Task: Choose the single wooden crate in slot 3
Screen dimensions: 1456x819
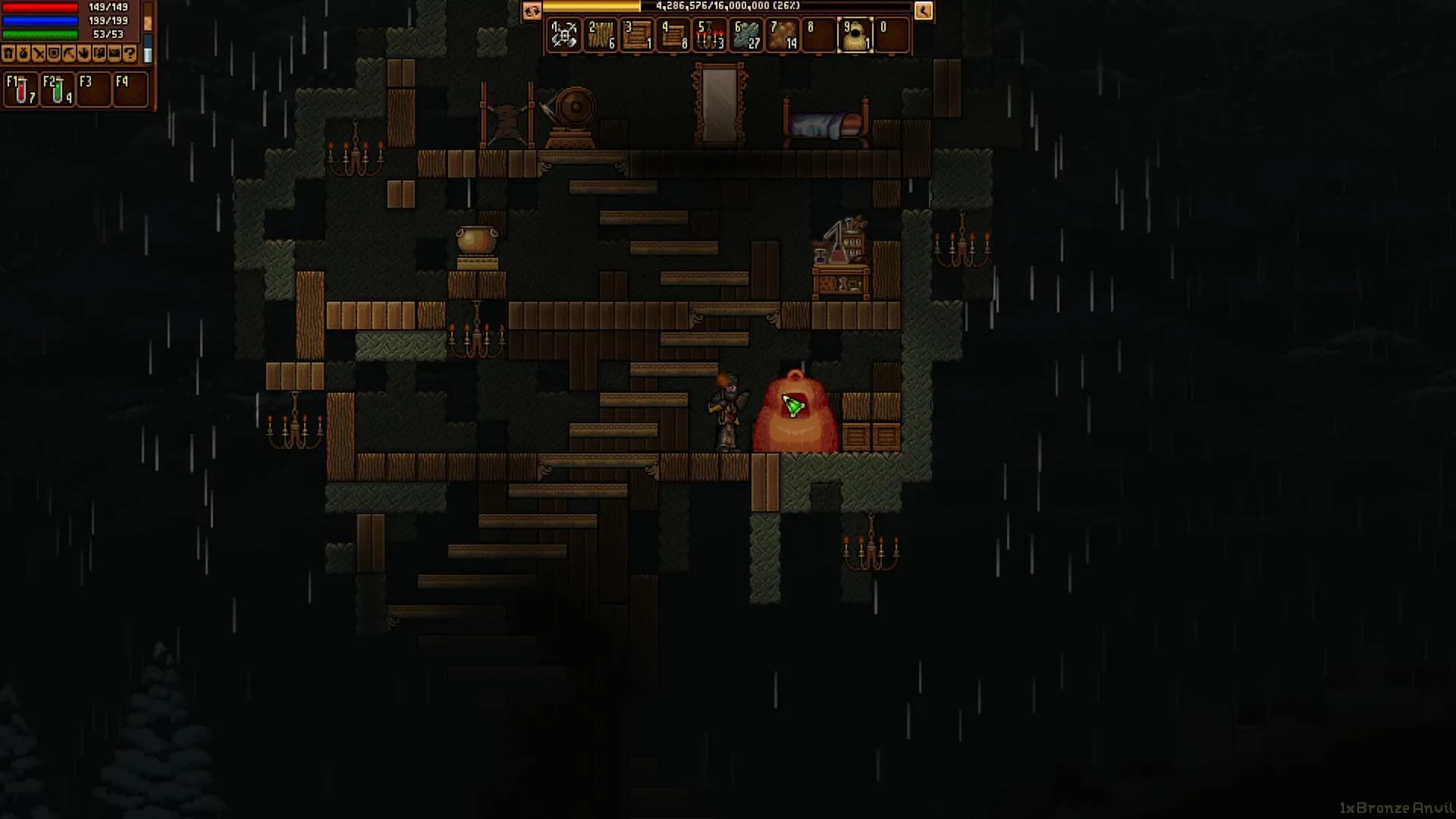Action: coord(637,36)
